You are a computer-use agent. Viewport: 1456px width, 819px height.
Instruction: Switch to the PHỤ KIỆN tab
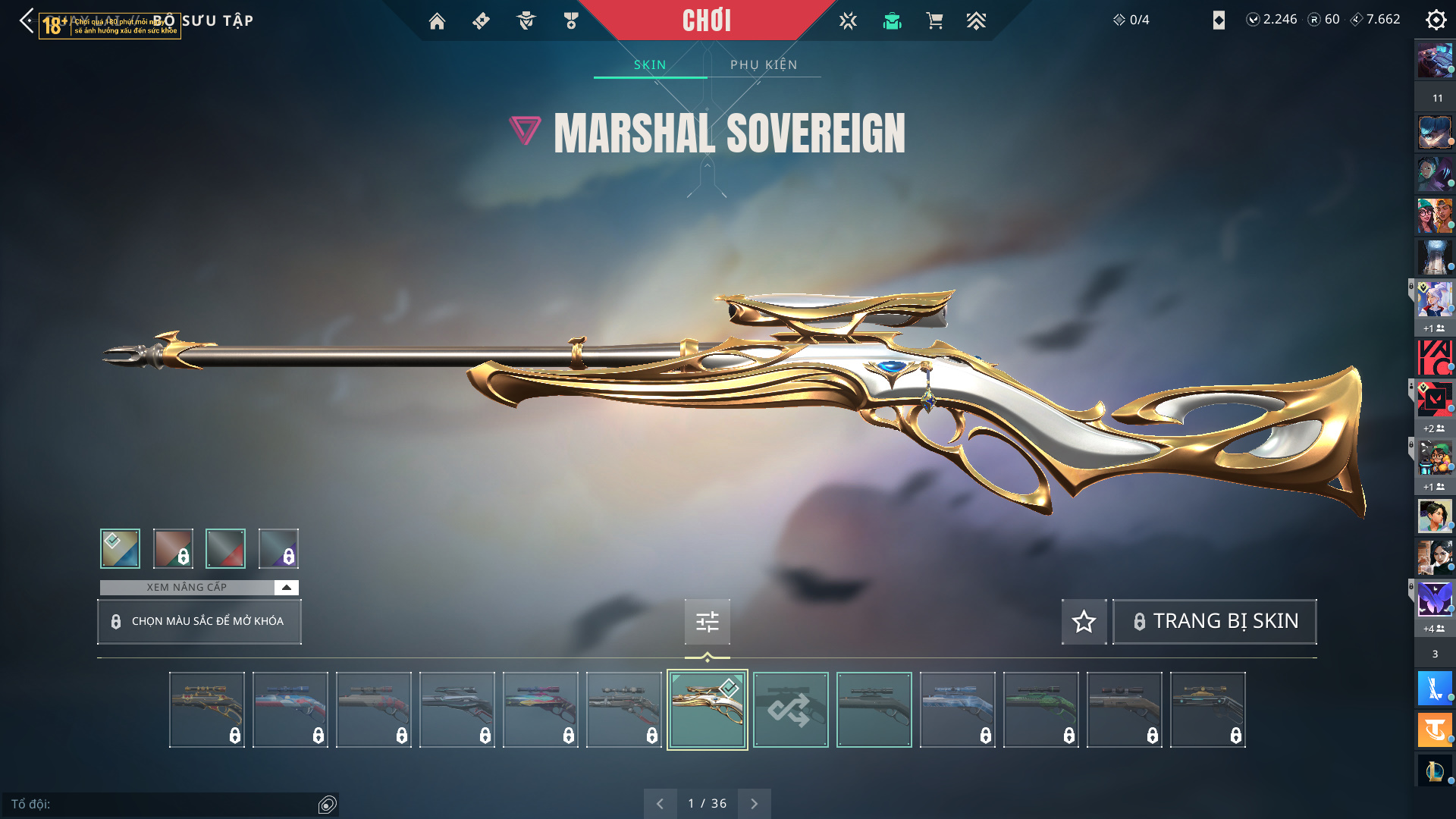pyautogui.click(x=764, y=64)
